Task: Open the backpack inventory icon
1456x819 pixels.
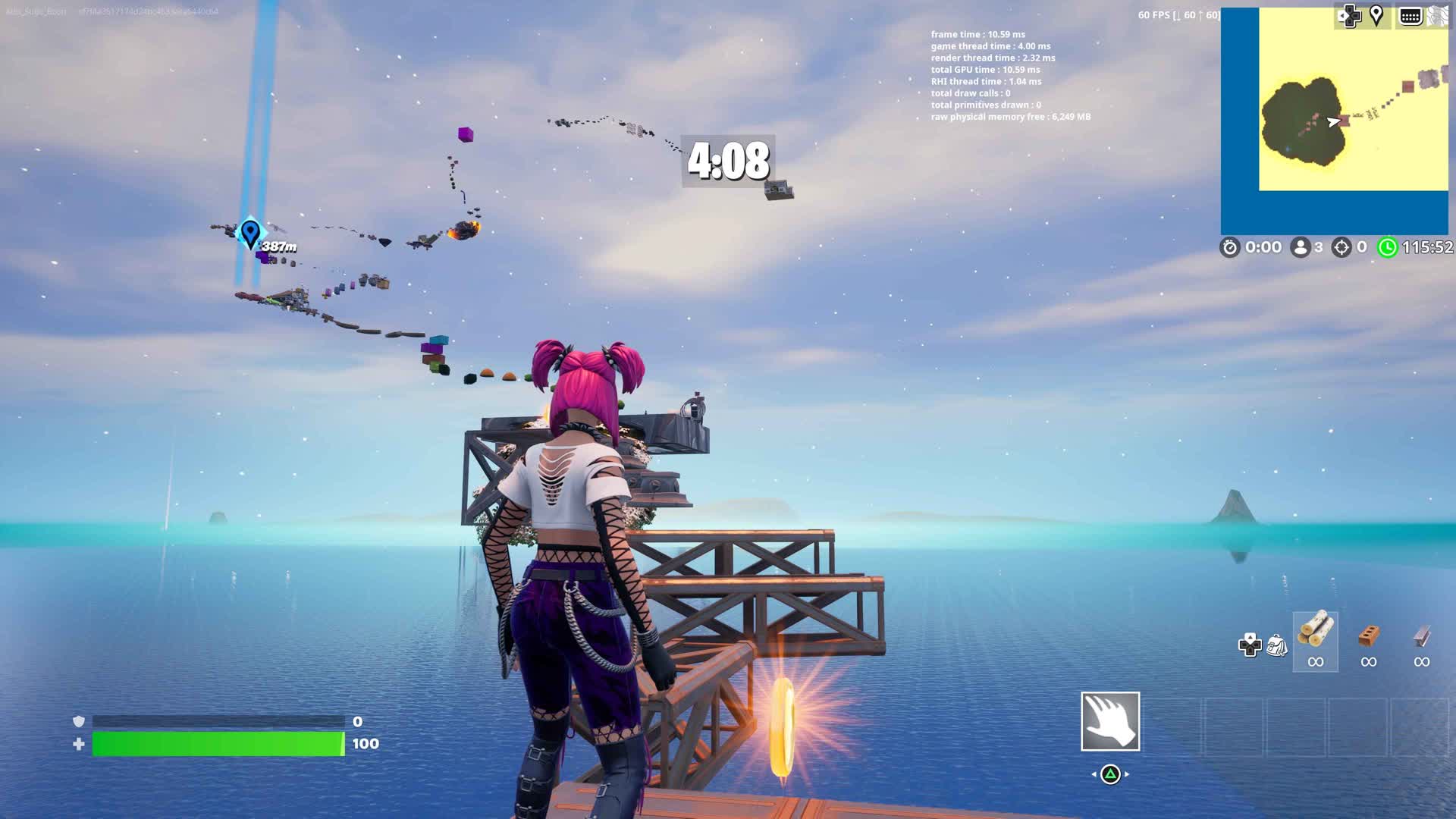Action: coord(1277,645)
